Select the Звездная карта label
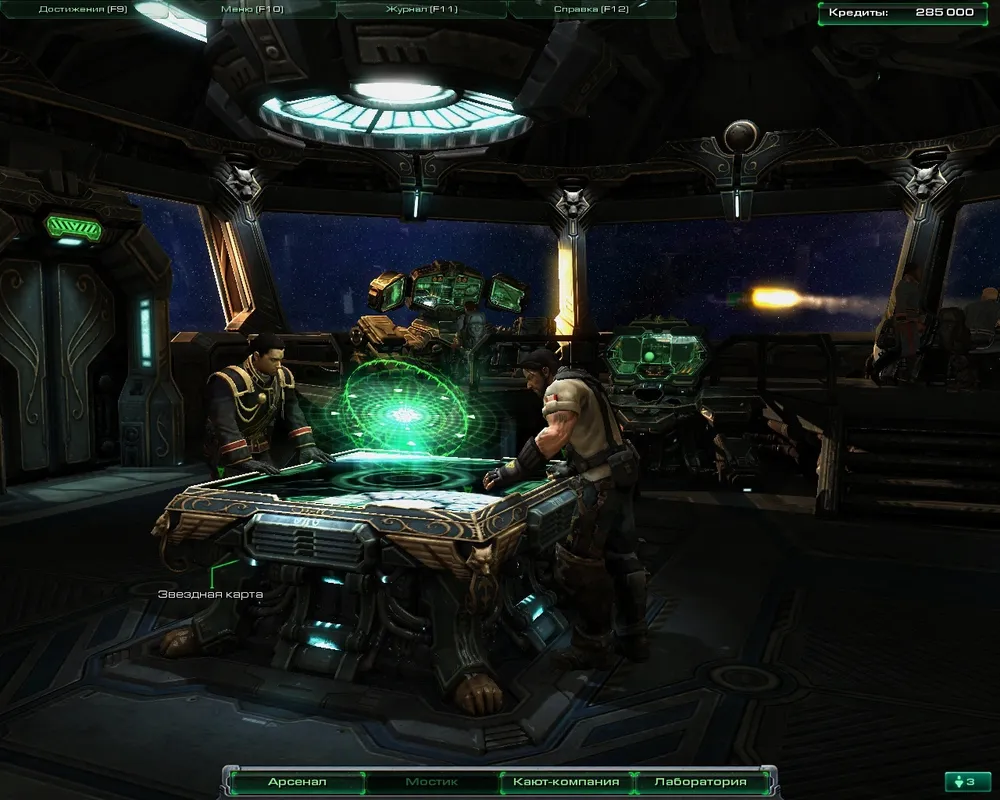The width and height of the screenshot is (1000, 800). [210, 594]
